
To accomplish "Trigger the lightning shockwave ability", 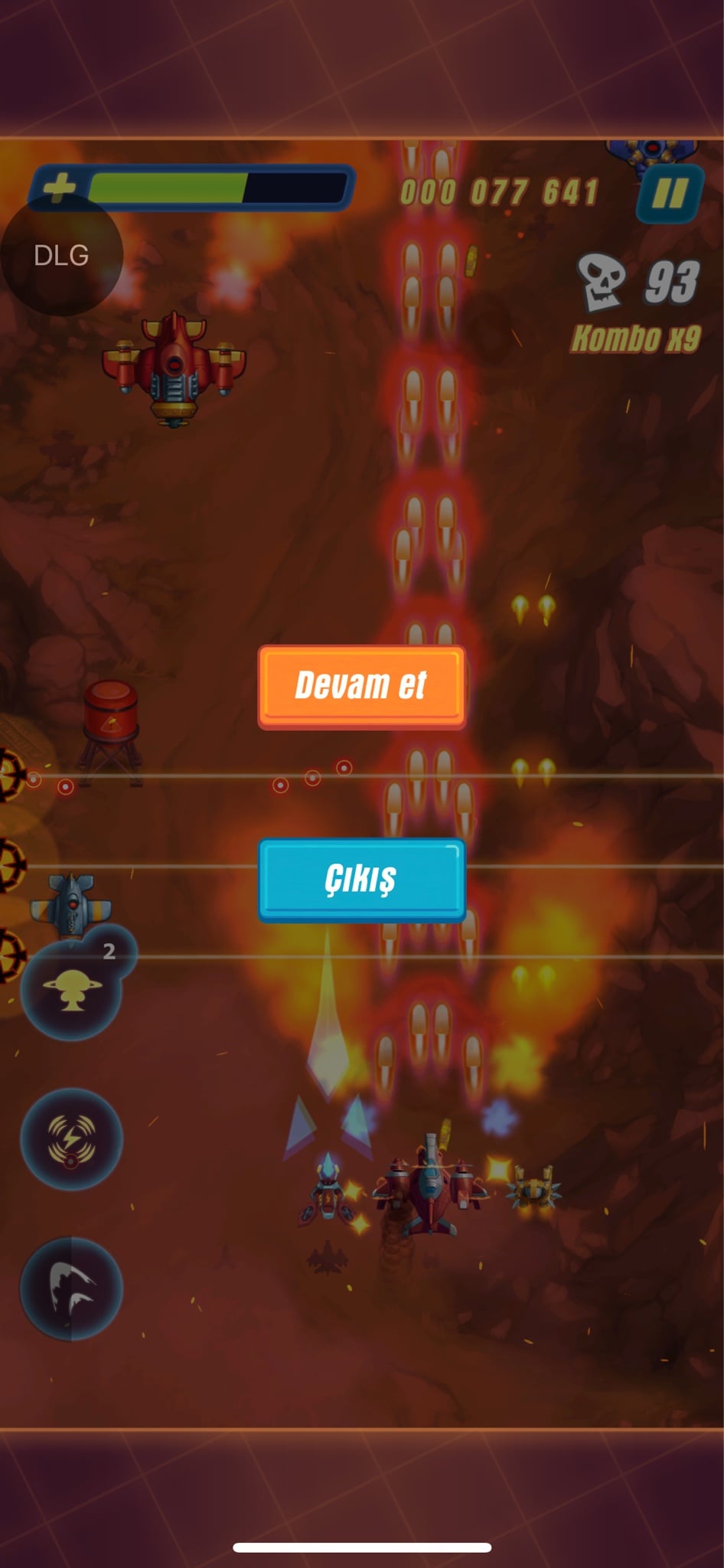I will tap(71, 1138).
